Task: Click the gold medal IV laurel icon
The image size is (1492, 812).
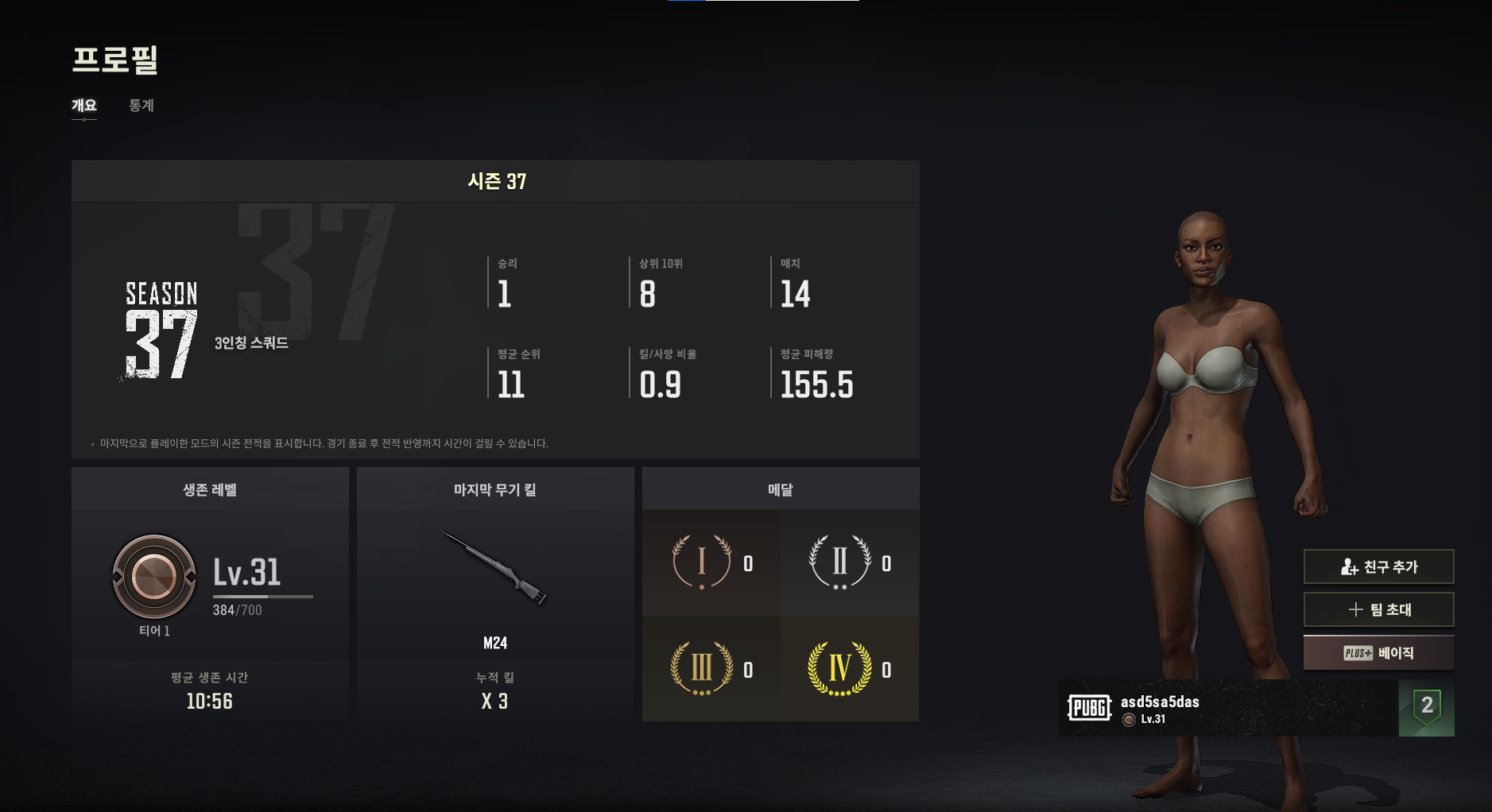Action: (x=839, y=669)
